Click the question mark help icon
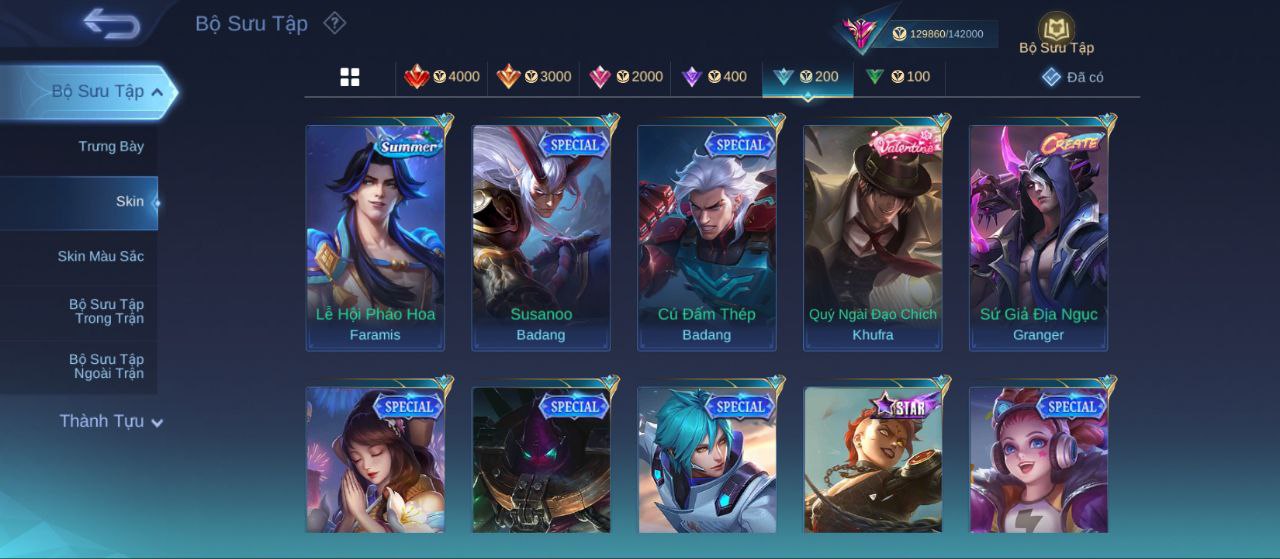1280x559 pixels. pyautogui.click(x=335, y=23)
